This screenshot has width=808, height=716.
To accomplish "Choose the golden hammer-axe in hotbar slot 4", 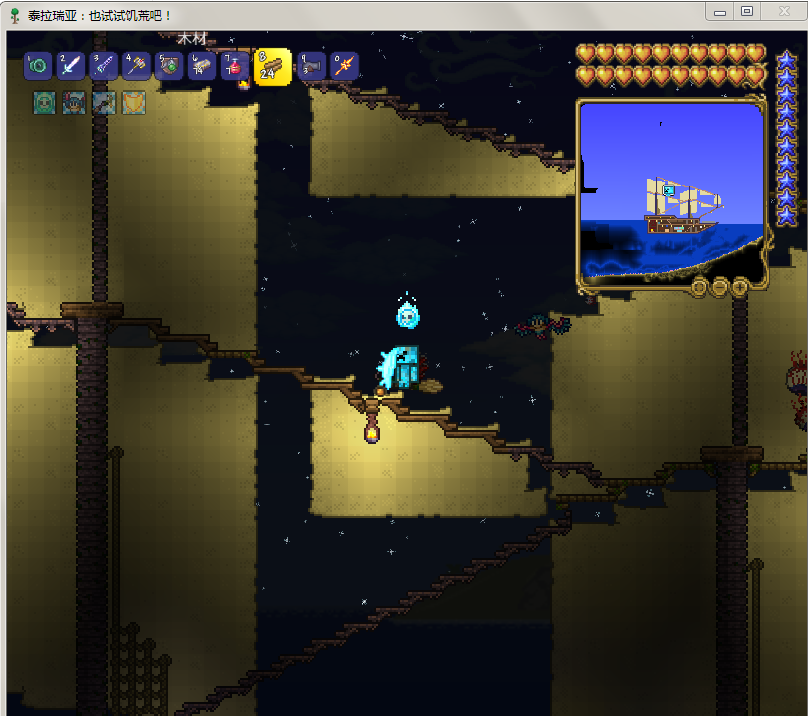I will [136, 66].
